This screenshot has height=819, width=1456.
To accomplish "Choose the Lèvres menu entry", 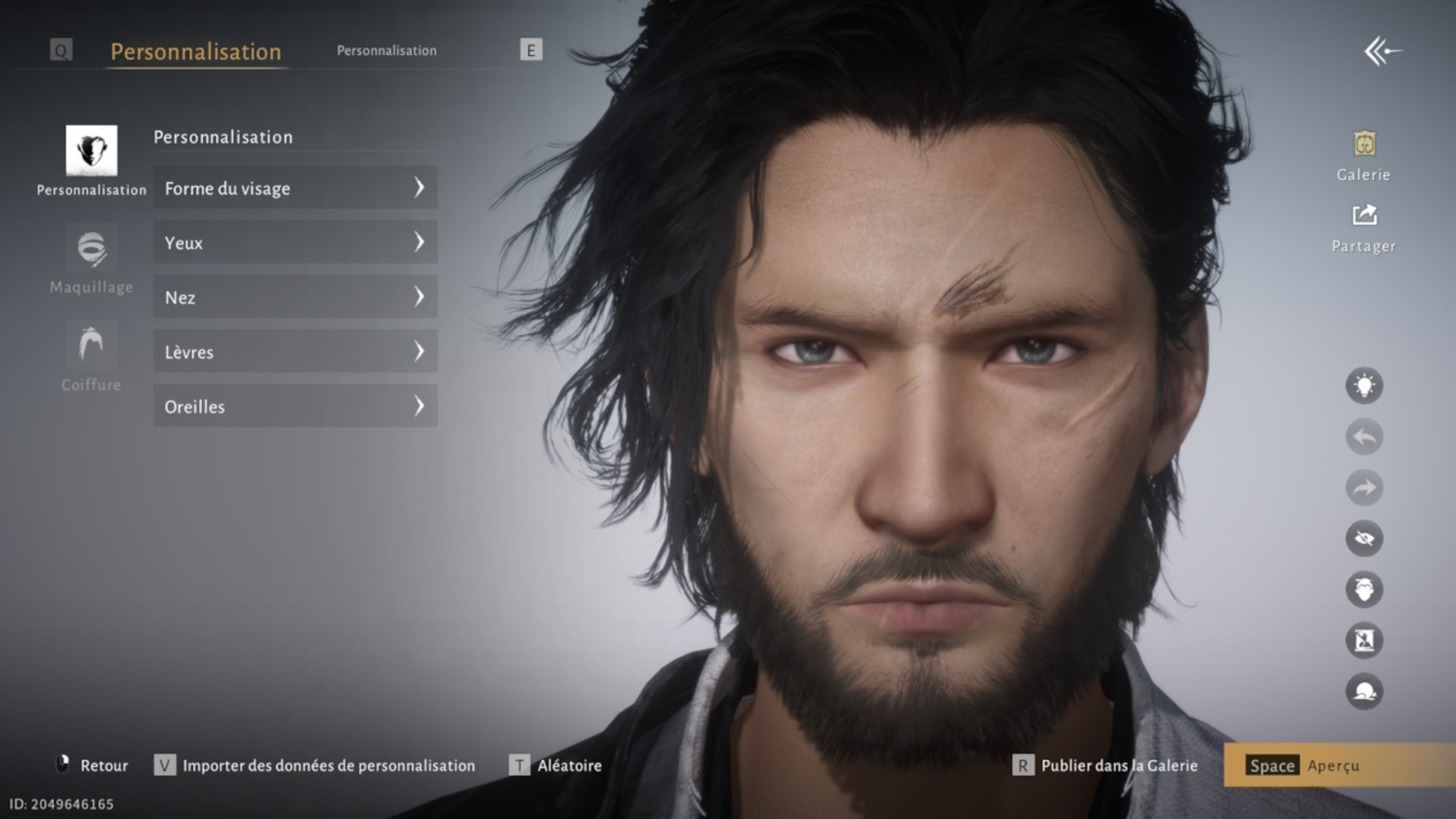I will click(295, 352).
